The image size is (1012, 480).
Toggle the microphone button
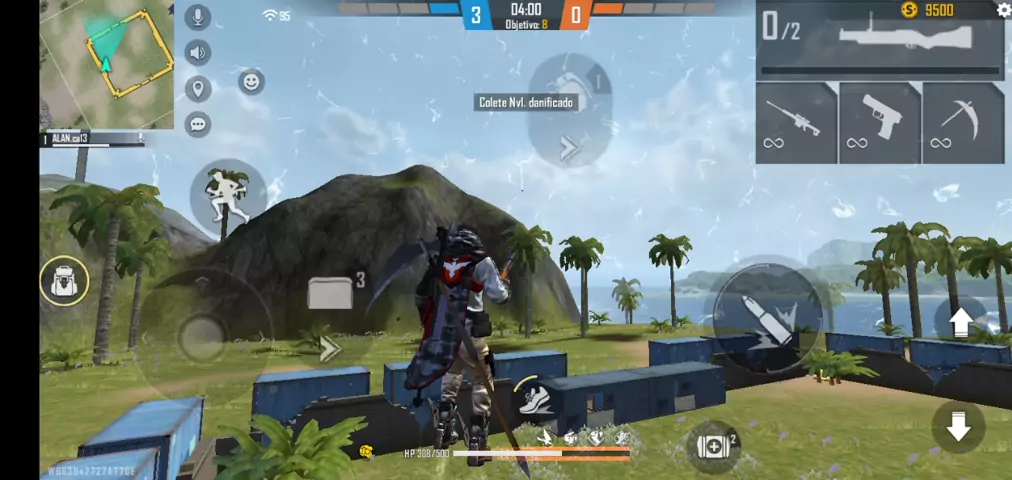pos(198,17)
